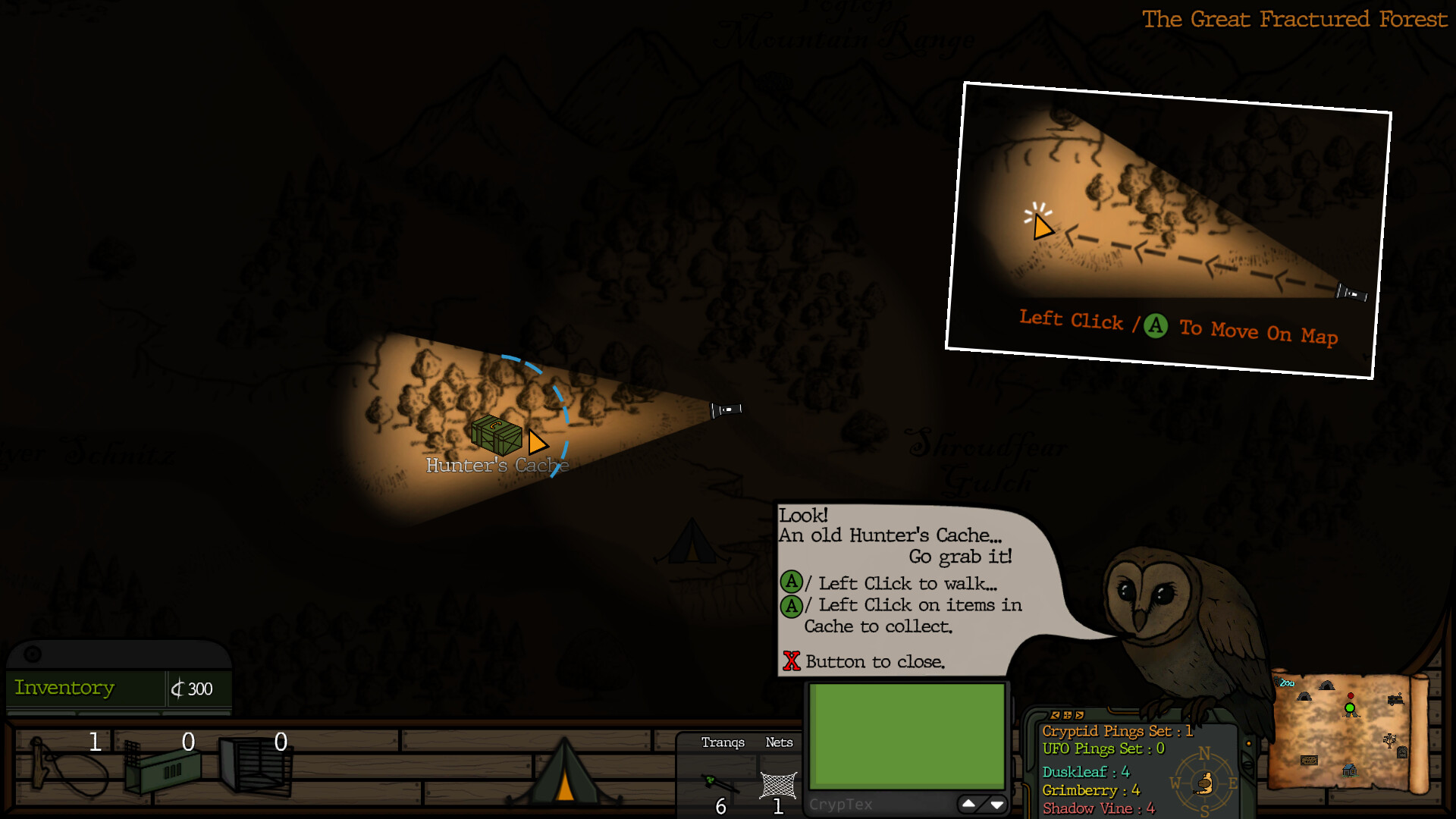The height and width of the screenshot is (819, 1456).
Task: Close the tutorial popup with the X
Action: click(792, 661)
